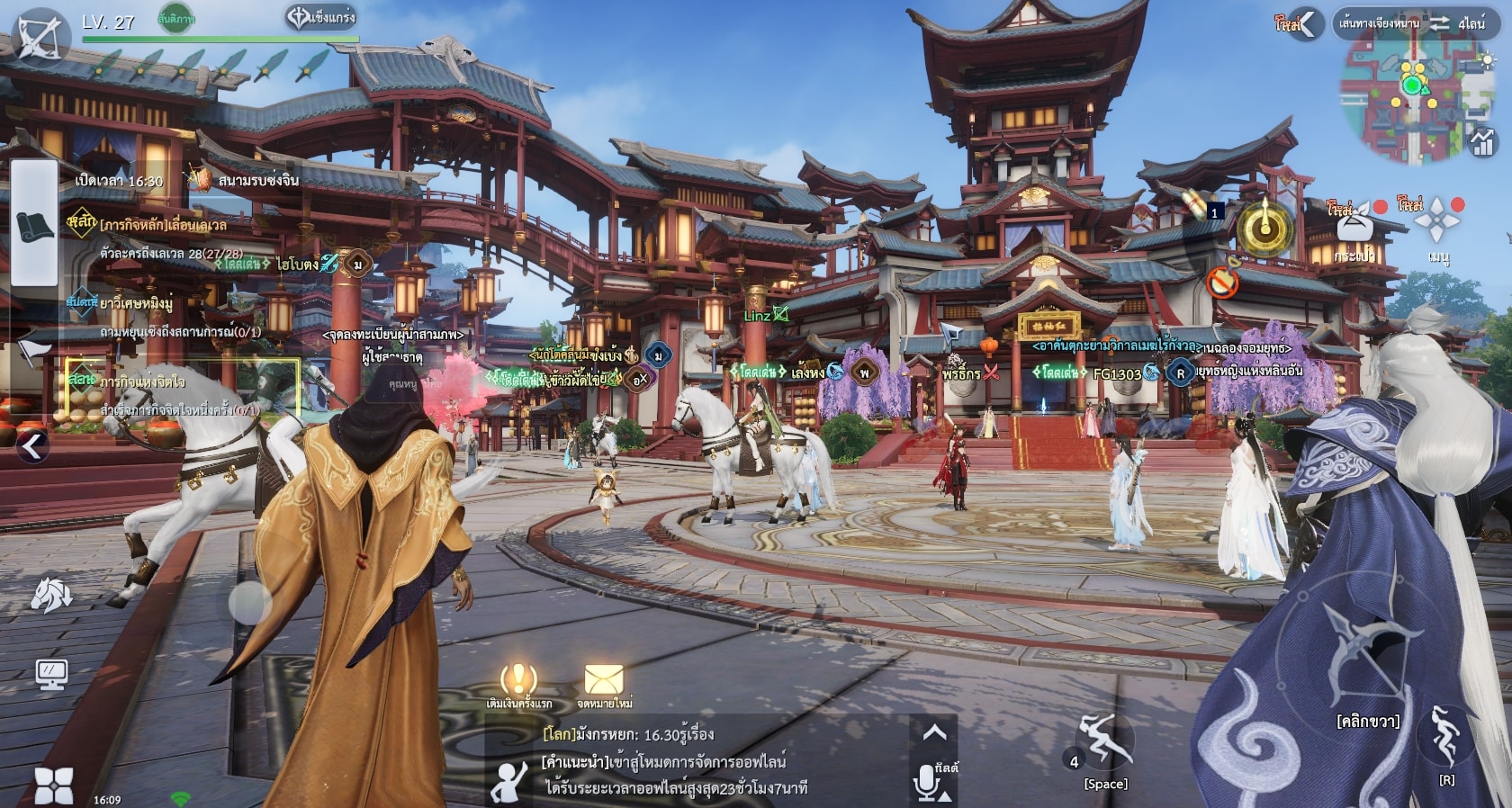Open the bow class character portrait

pos(38,37)
